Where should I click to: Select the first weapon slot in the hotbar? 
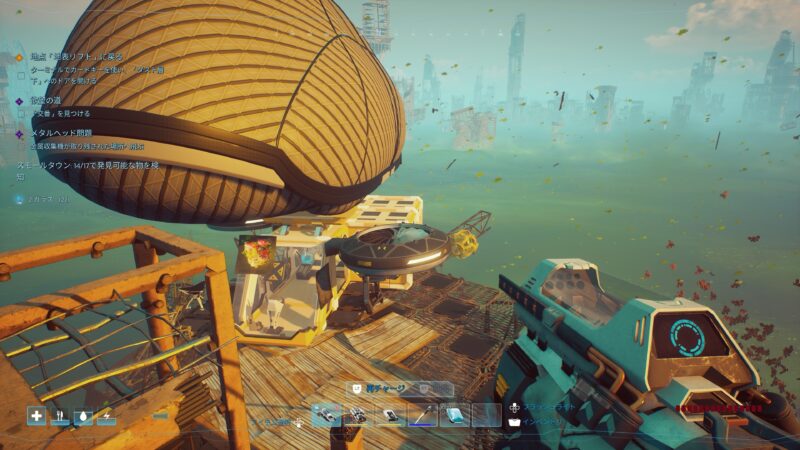coord(326,415)
